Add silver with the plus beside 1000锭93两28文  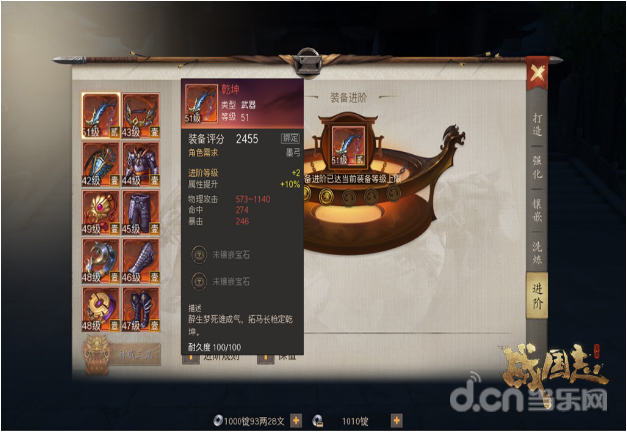click(296, 421)
